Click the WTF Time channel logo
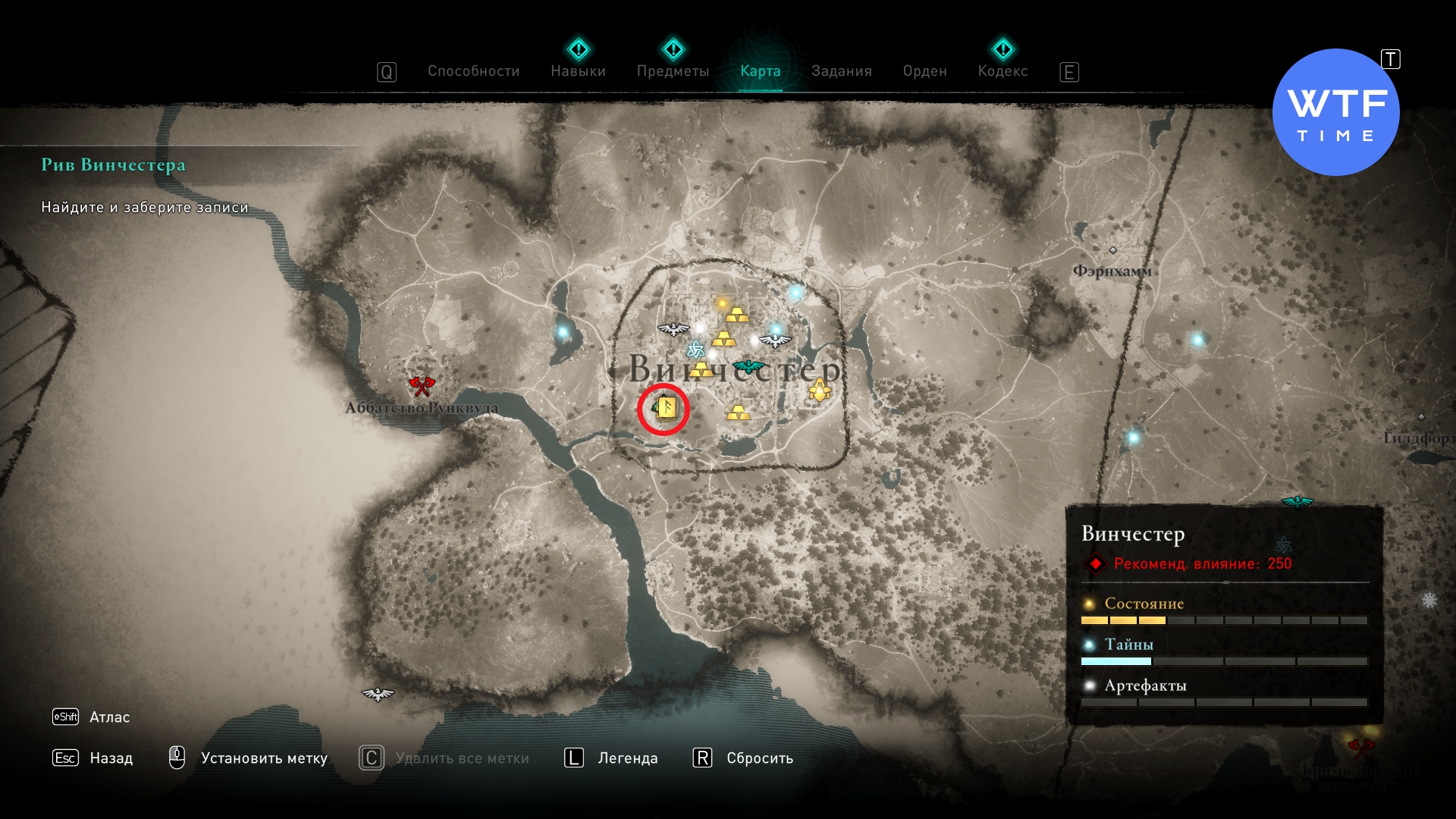This screenshot has width=1456, height=819. click(x=1335, y=113)
